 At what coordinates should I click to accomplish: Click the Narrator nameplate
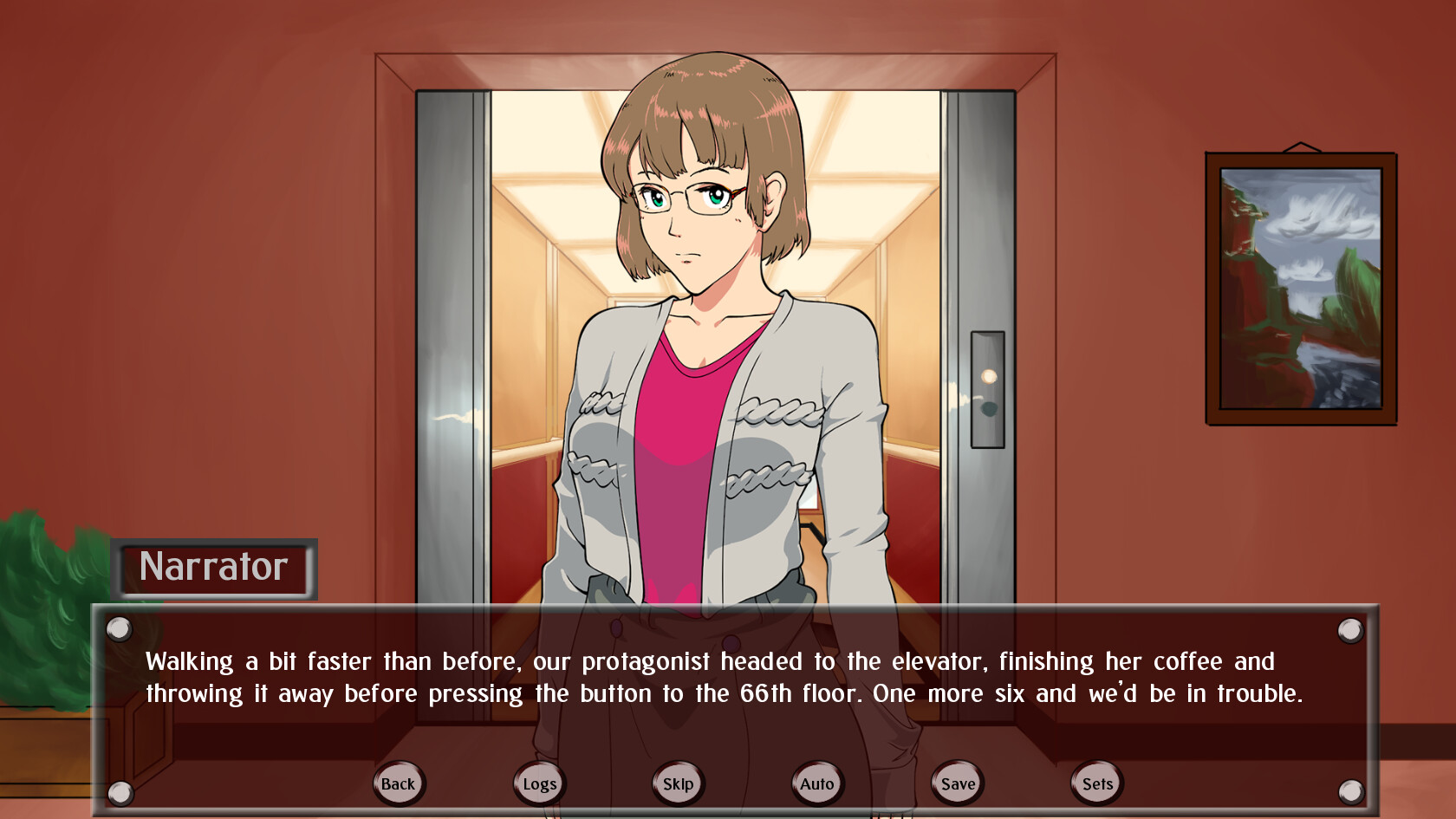(213, 569)
